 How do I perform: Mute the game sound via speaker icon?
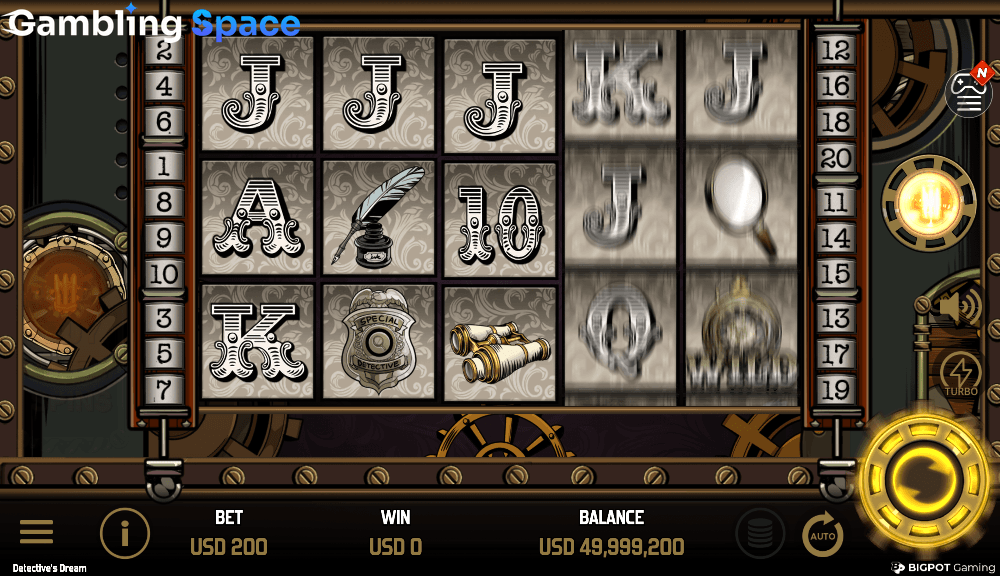(x=960, y=306)
